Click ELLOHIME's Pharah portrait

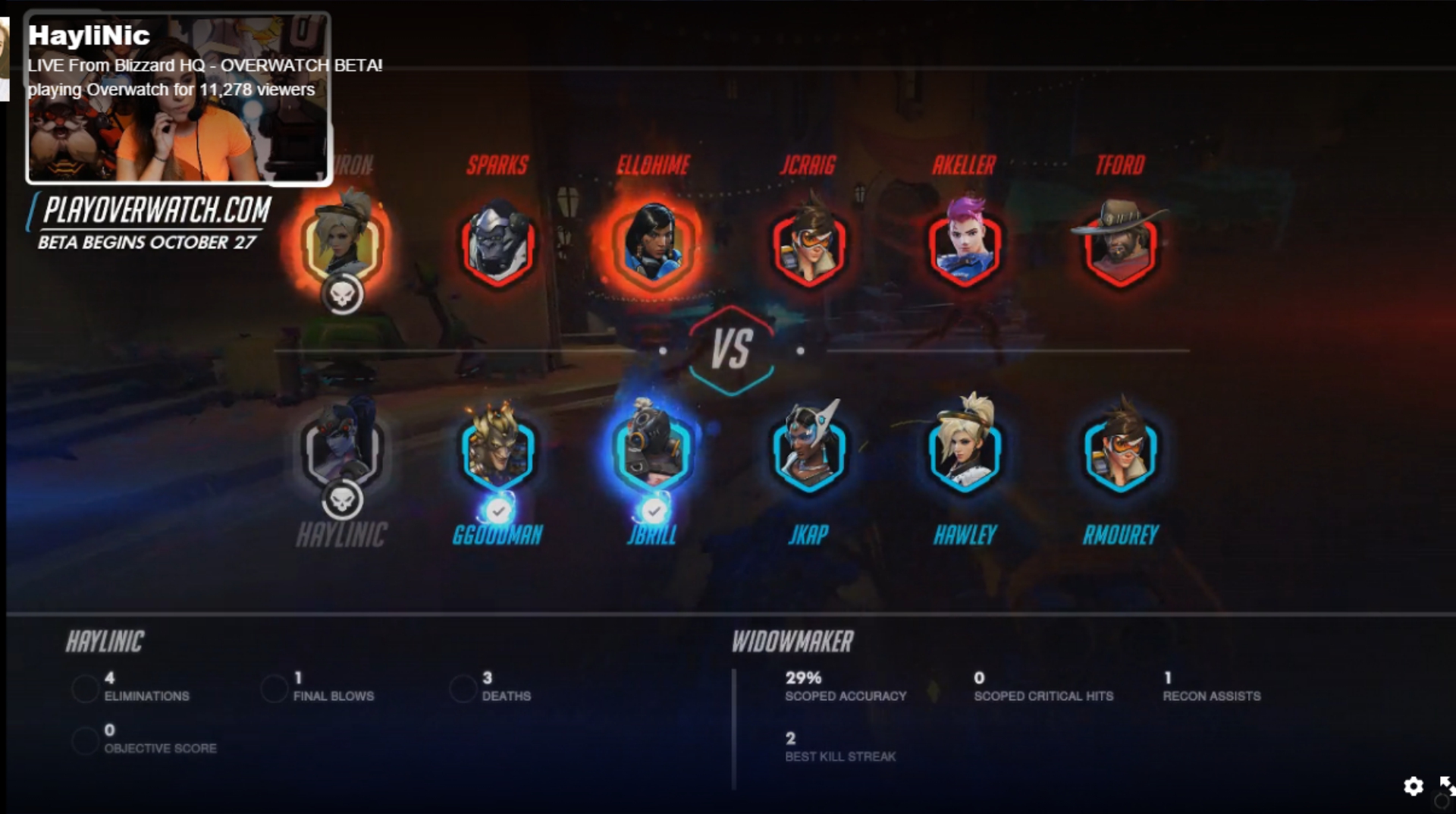(x=653, y=244)
